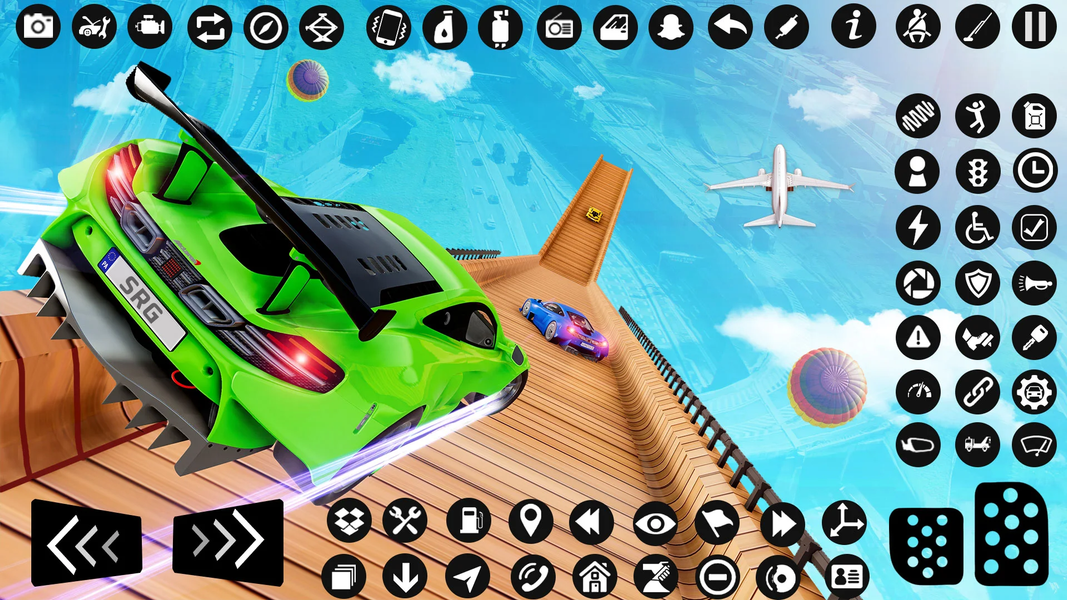The image size is (1067, 600).
Task: Tap the camera icon button
Action: tap(39, 27)
